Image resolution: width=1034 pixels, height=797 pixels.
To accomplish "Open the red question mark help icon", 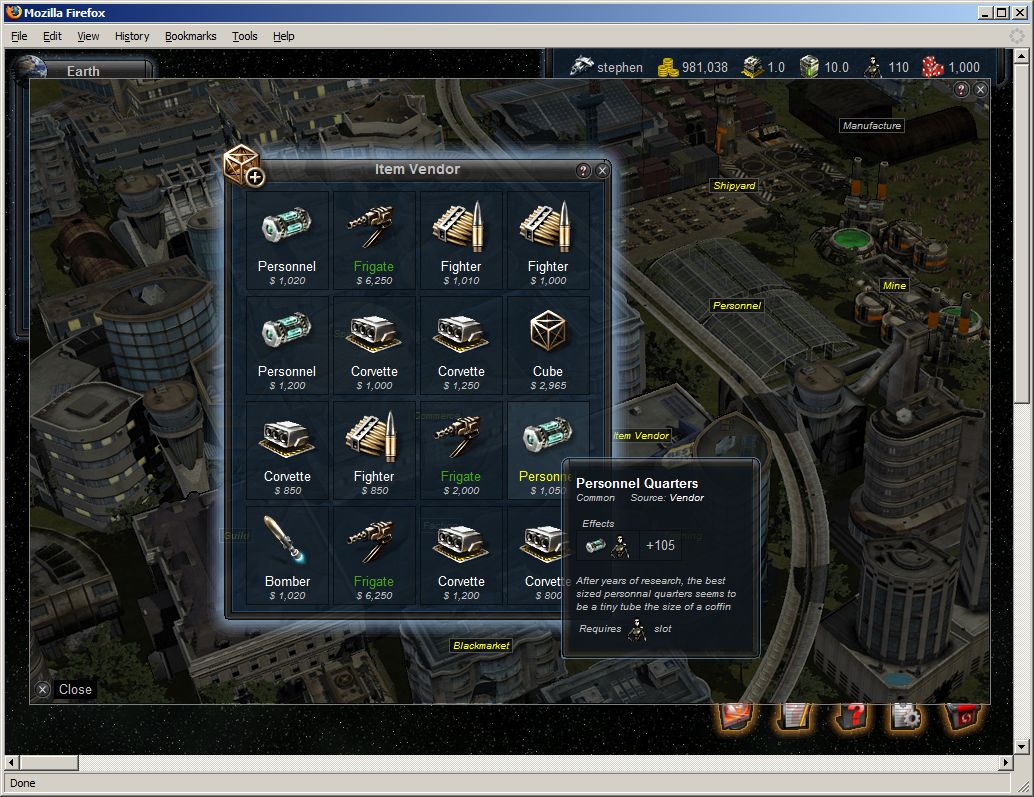I will tap(849, 715).
